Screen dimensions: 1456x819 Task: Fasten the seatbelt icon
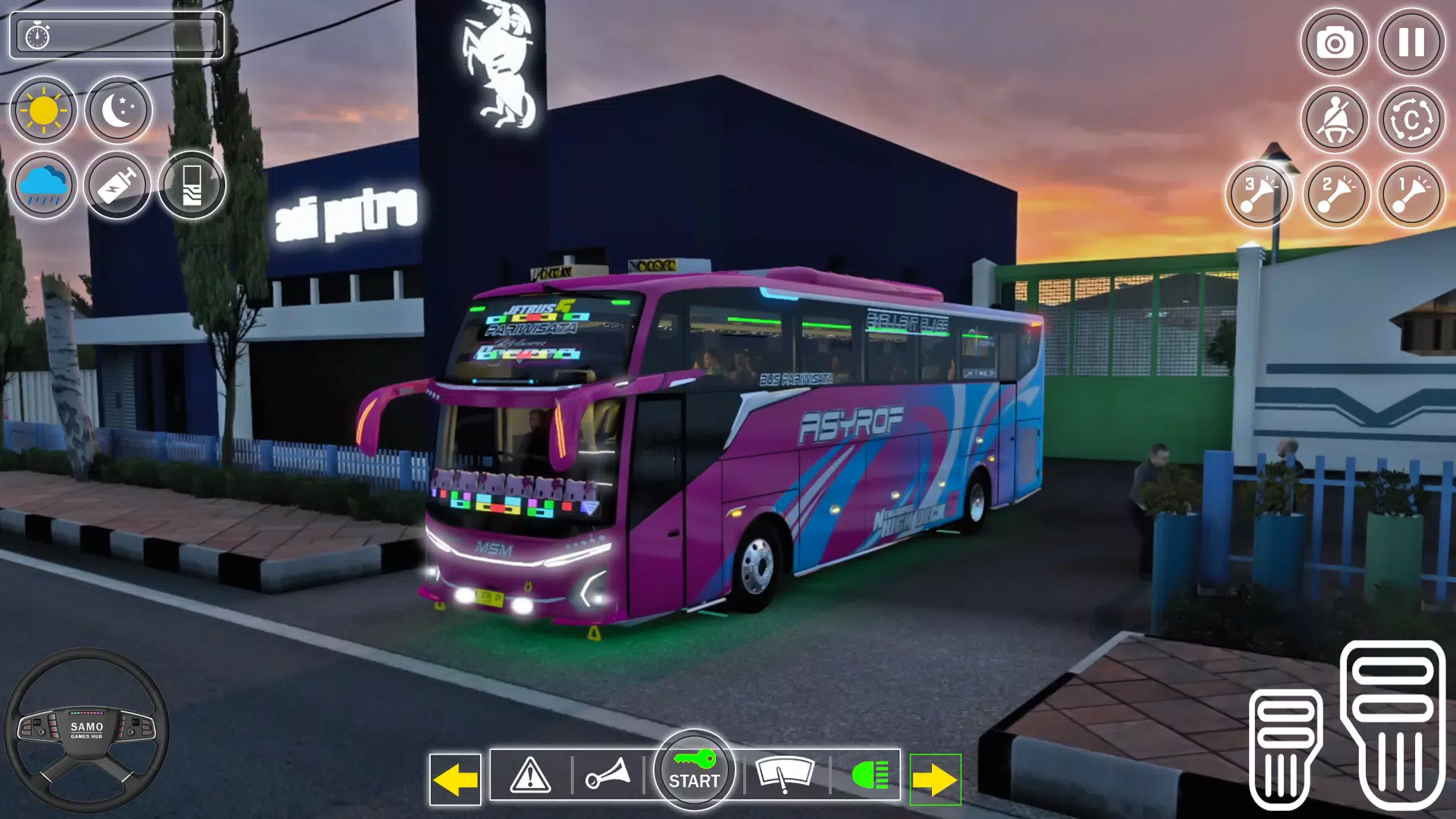1335,118
